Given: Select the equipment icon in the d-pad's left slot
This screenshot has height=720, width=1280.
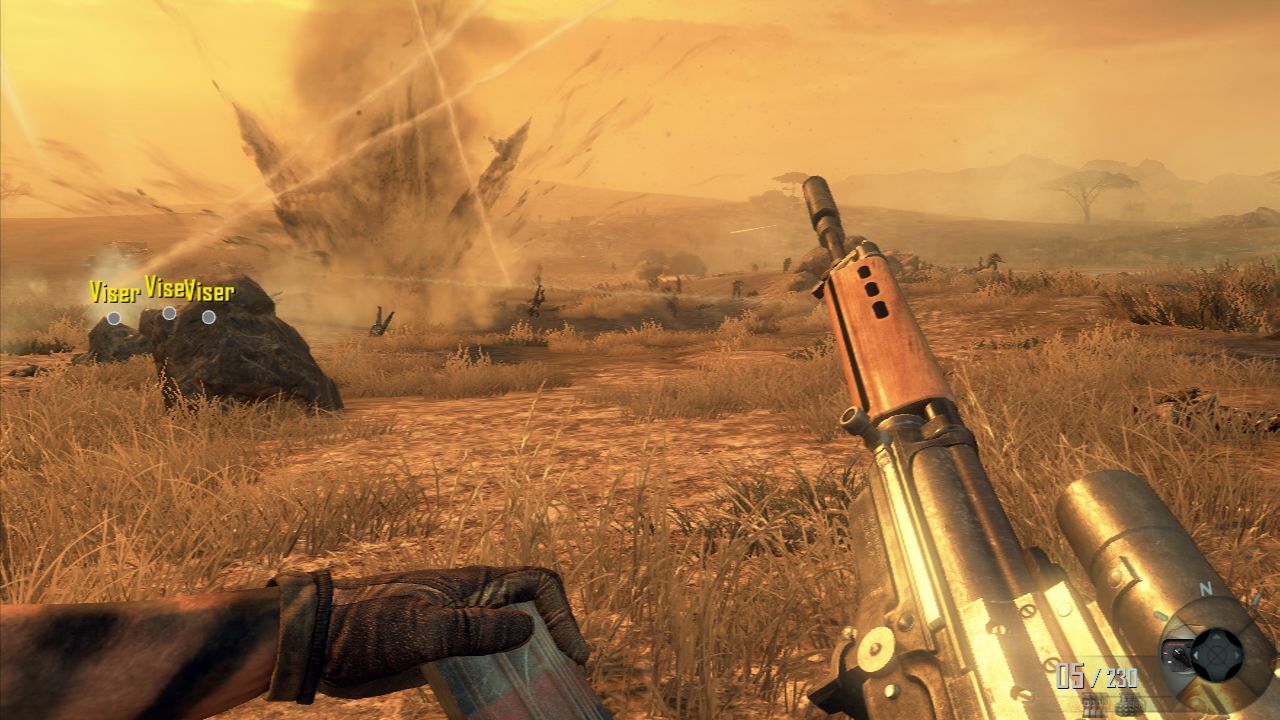Looking at the screenshot, I should click(x=1178, y=656).
